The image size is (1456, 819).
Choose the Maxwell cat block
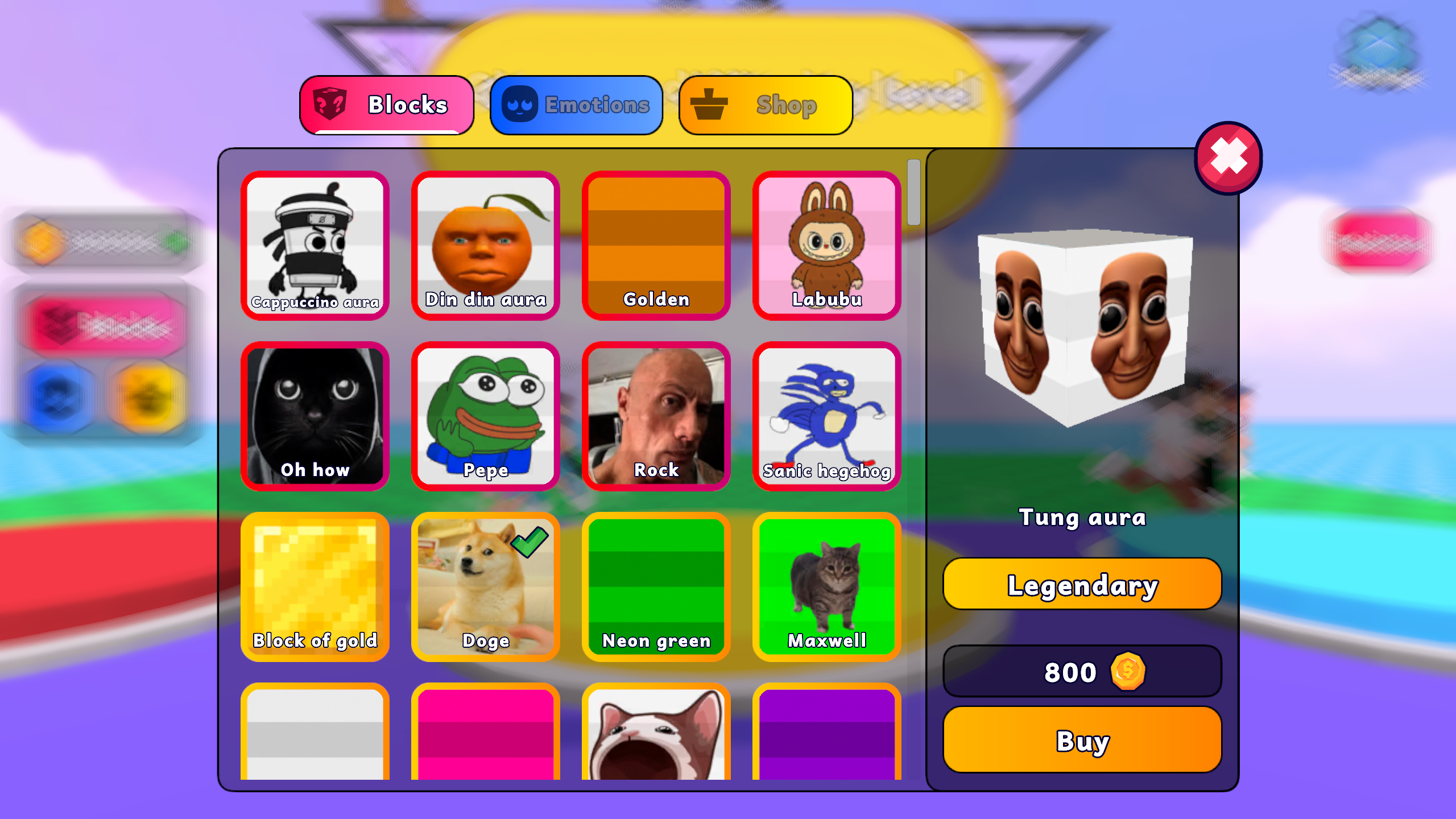[x=826, y=588]
